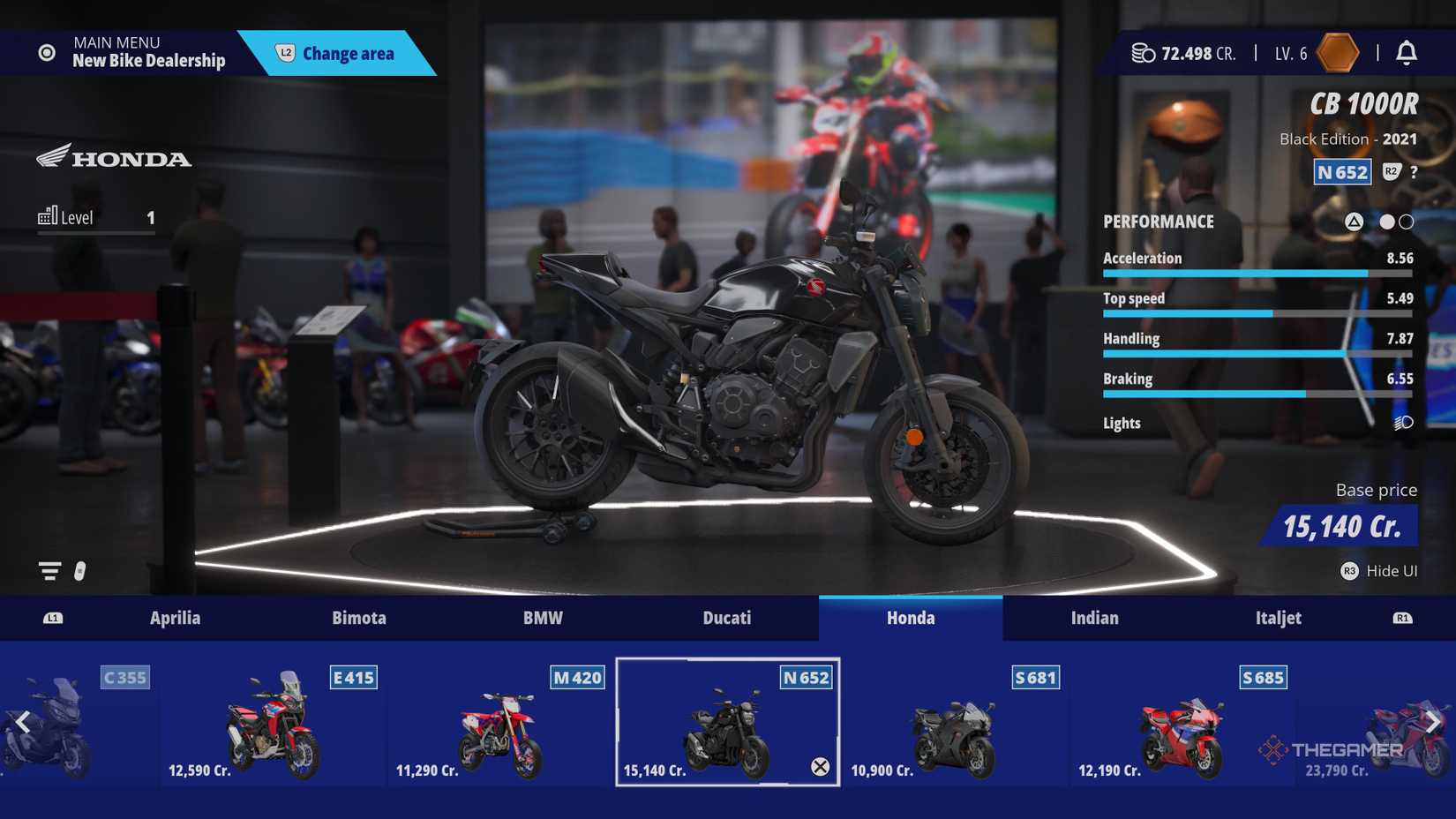Select the filled page dot in Performance panel
Image resolution: width=1456 pixels, height=819 pixels.
(x=1386, y=222)
